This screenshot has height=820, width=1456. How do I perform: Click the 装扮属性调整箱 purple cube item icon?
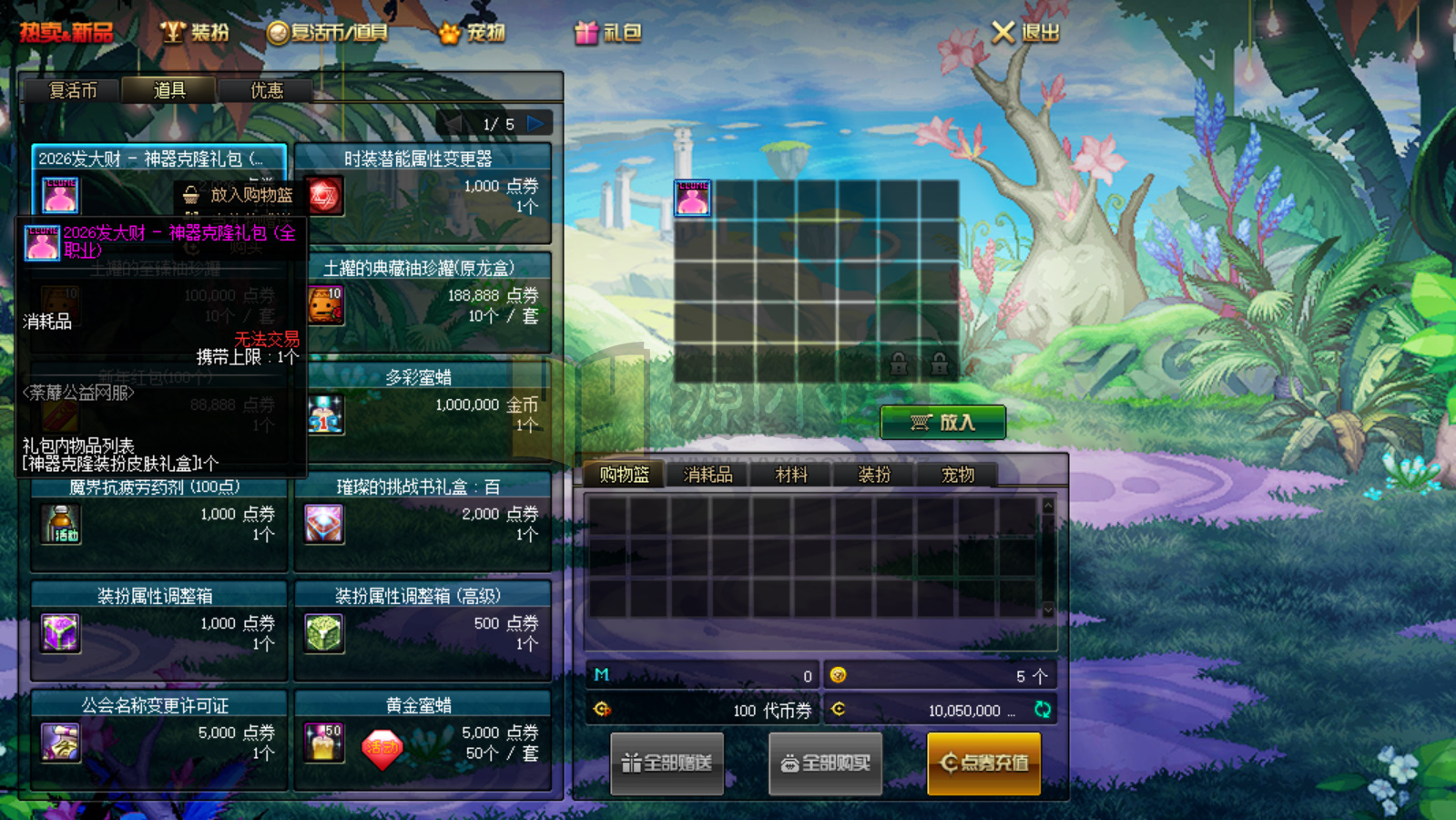60,634
